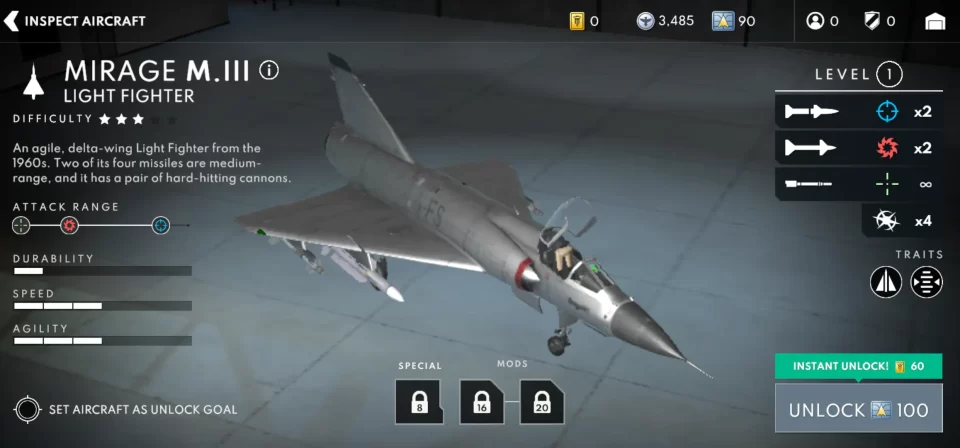Use Instant Unlock for 60 gold

(858, 366)
